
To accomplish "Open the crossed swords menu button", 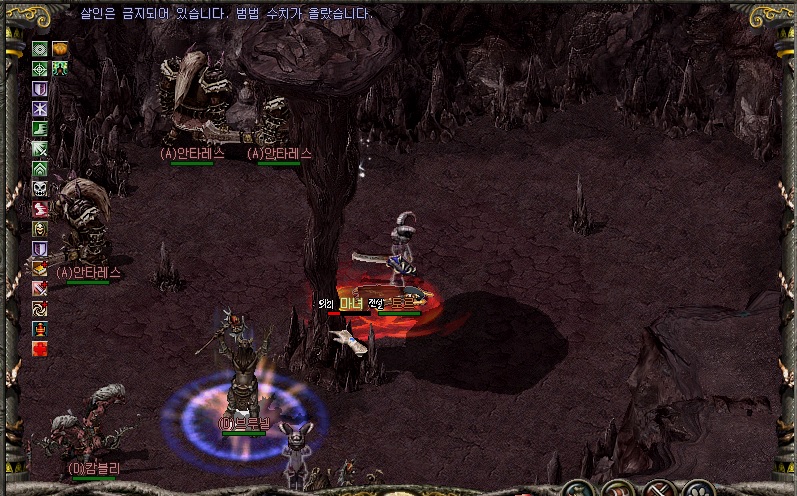I will [x=657, y=490].
